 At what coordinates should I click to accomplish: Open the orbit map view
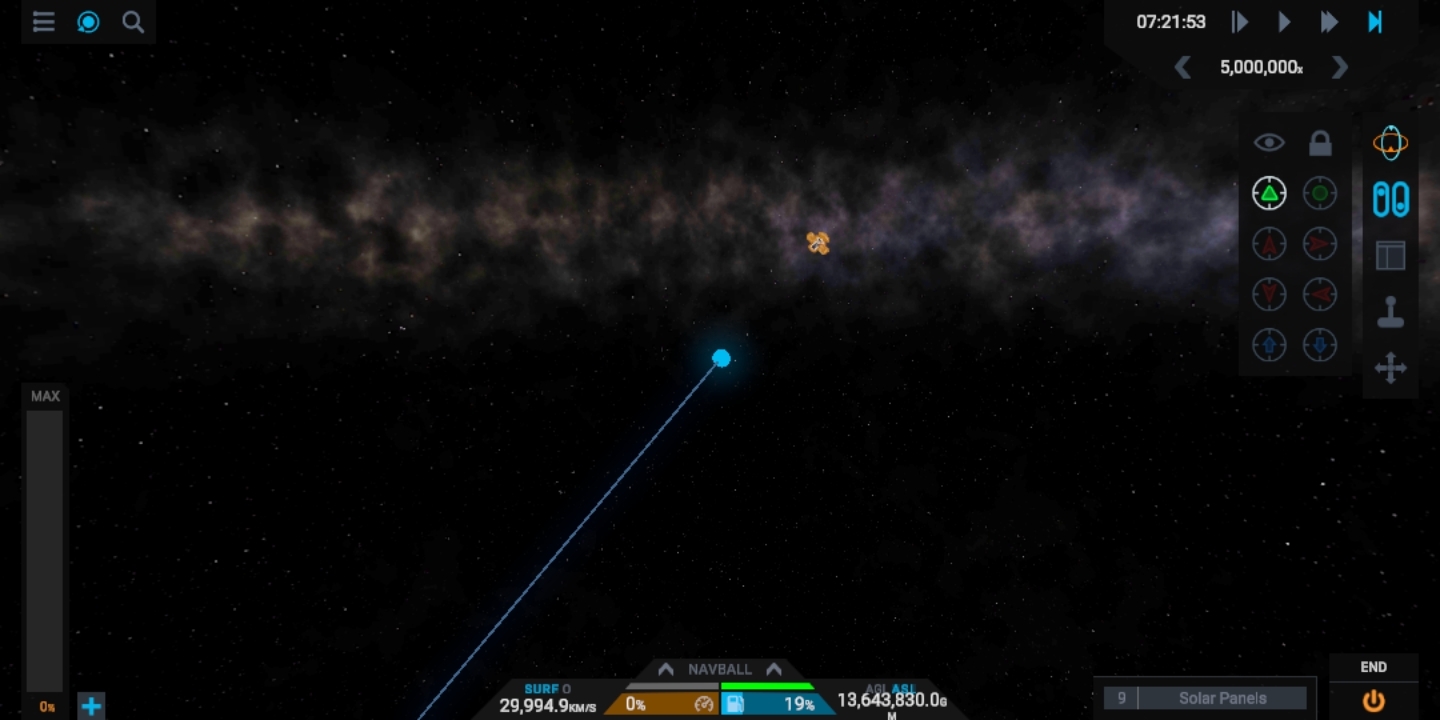1390,143
